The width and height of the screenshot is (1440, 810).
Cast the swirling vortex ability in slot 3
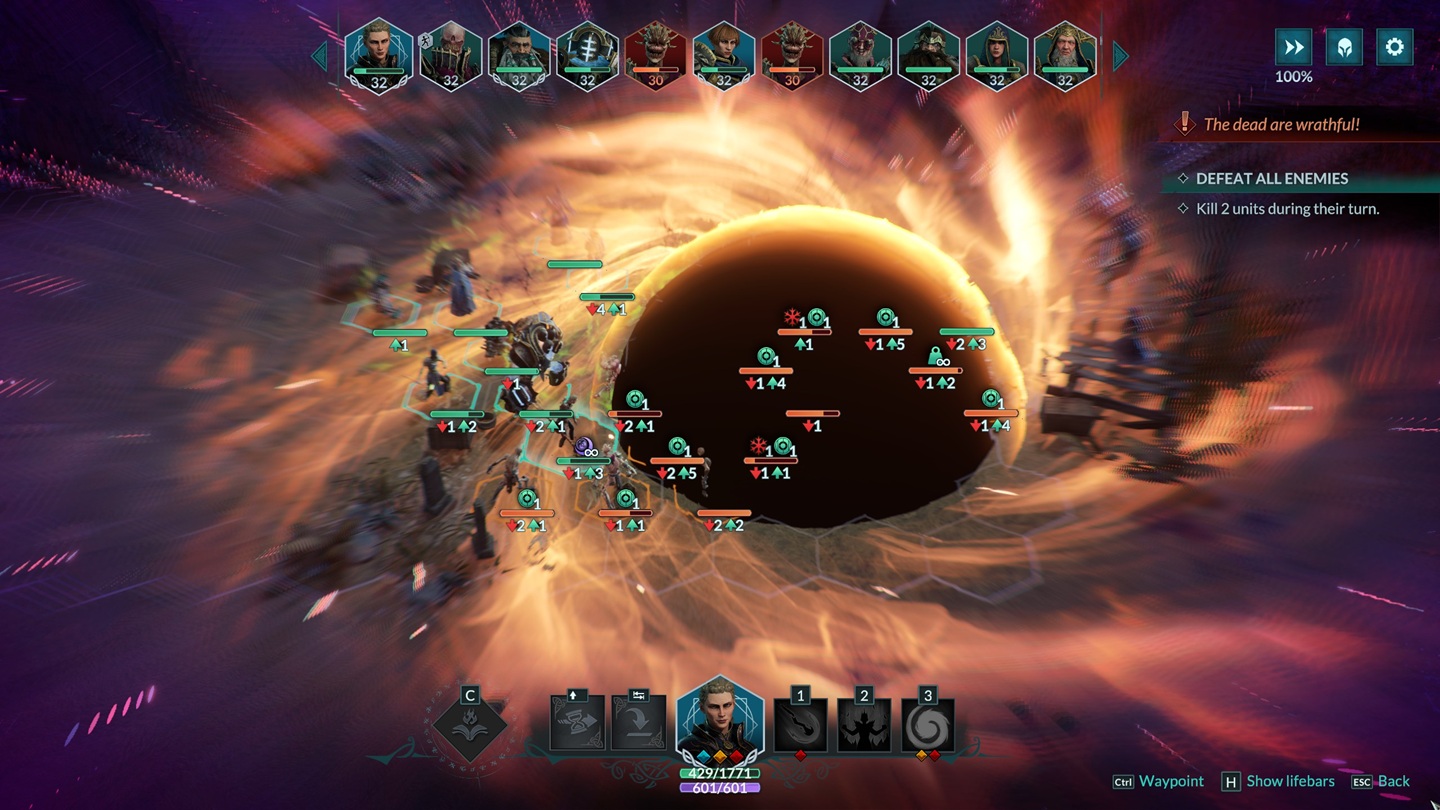[x=928, y=724]
